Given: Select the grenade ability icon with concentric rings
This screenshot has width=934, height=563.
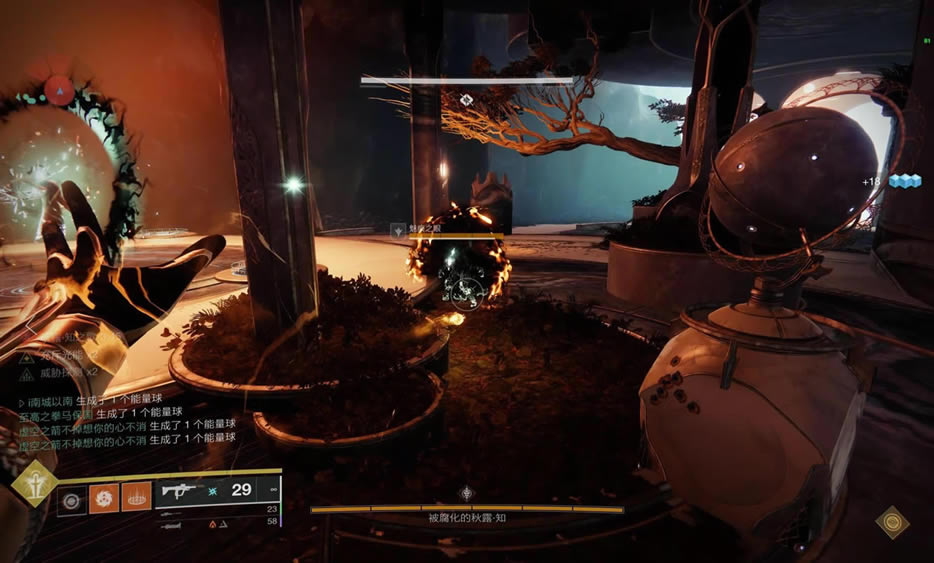Looking at the screenshot, I should 72,497.
